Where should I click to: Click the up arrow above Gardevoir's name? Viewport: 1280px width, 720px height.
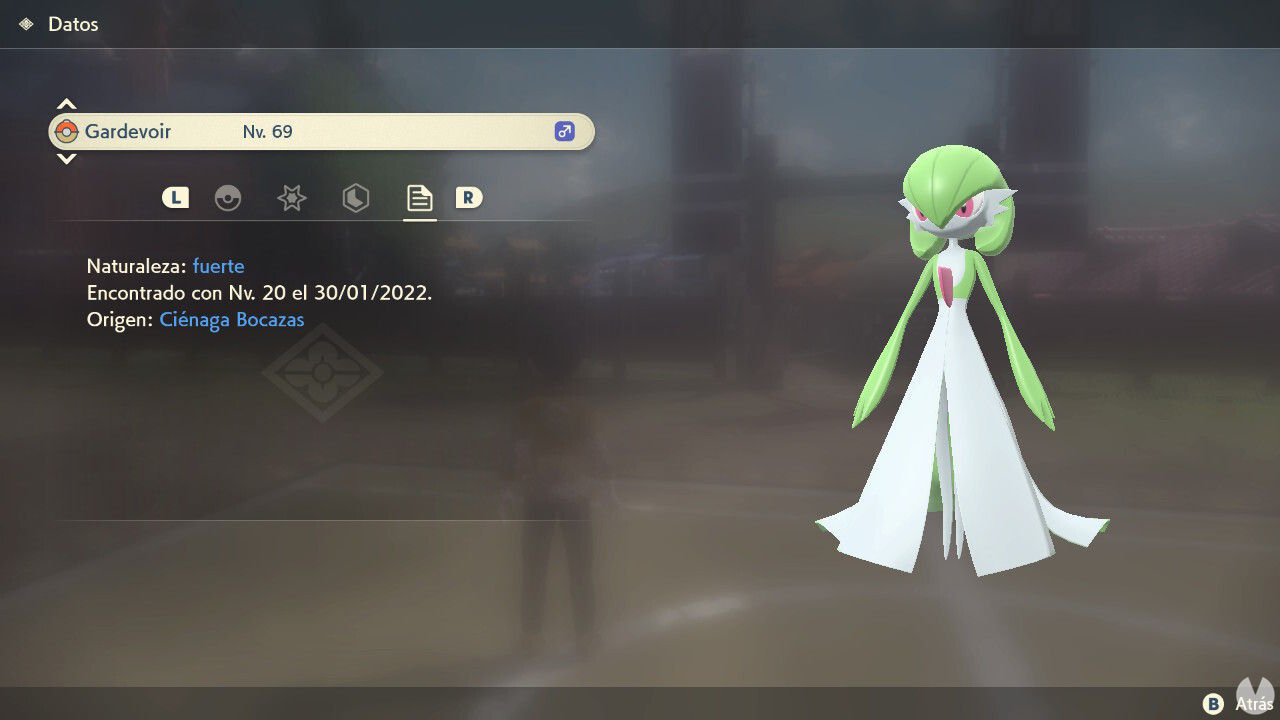click(66, 103)
